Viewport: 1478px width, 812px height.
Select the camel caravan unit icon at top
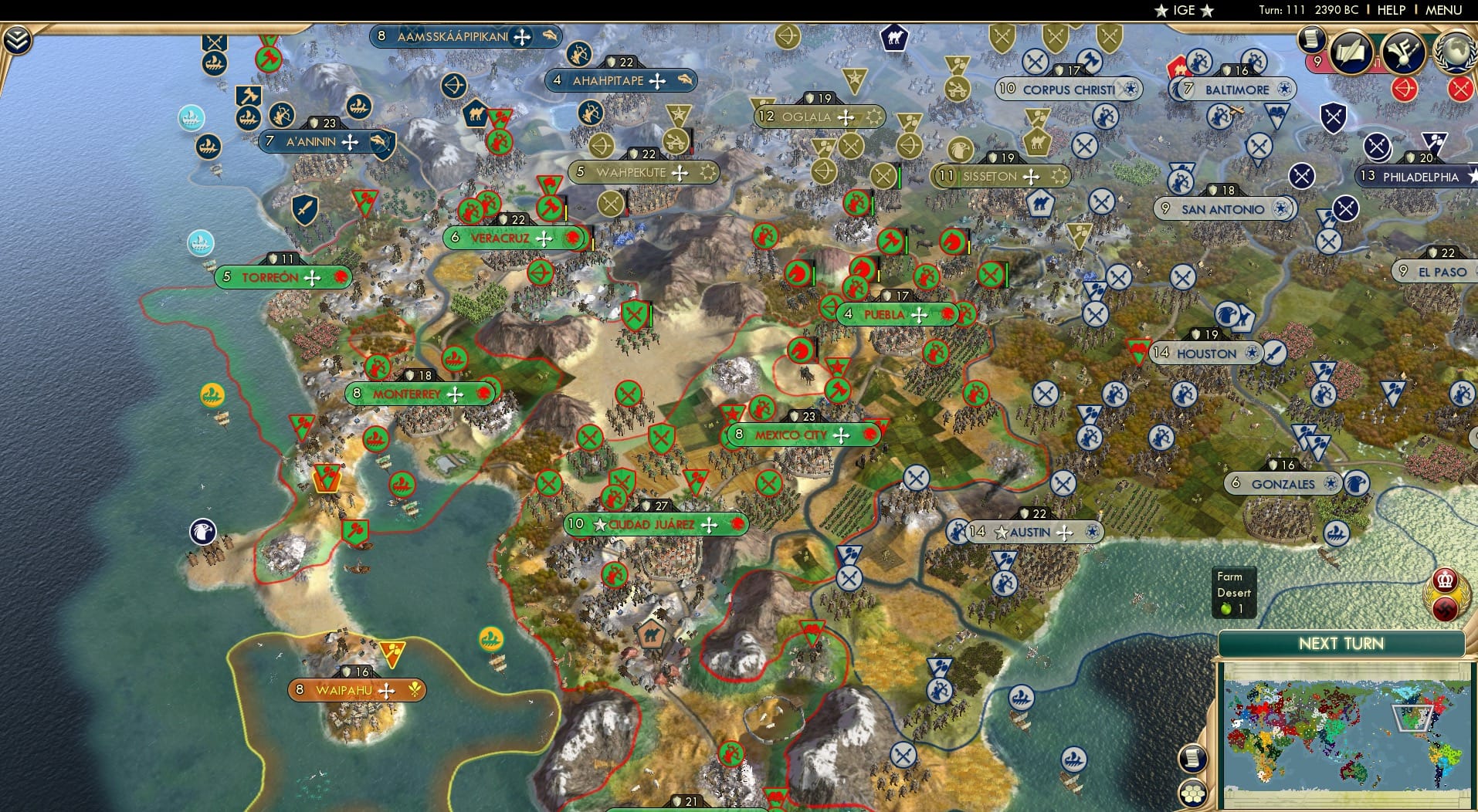896,37
